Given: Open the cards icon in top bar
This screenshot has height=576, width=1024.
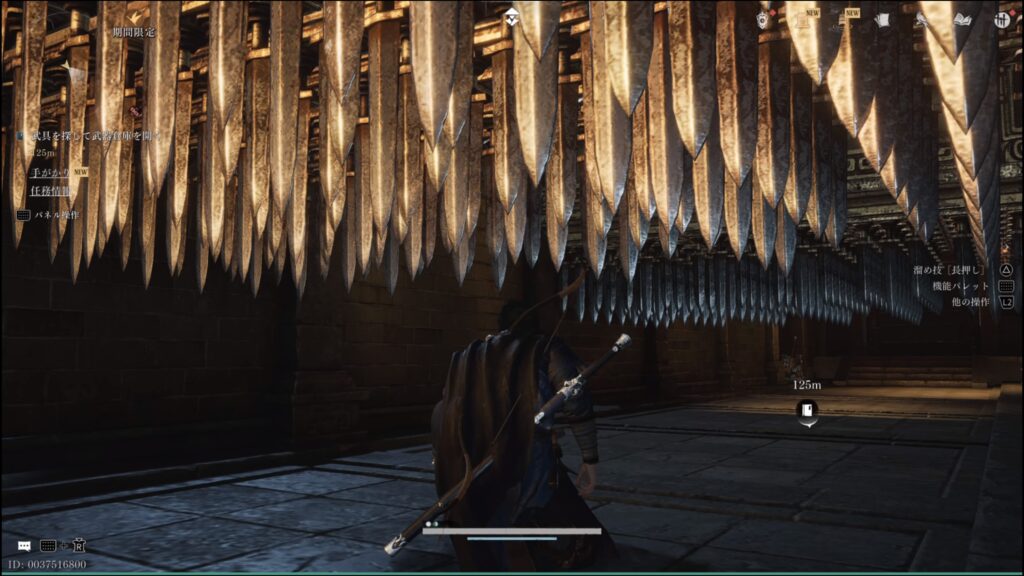Looking at the screenshot, I should [x=882, y=19].
